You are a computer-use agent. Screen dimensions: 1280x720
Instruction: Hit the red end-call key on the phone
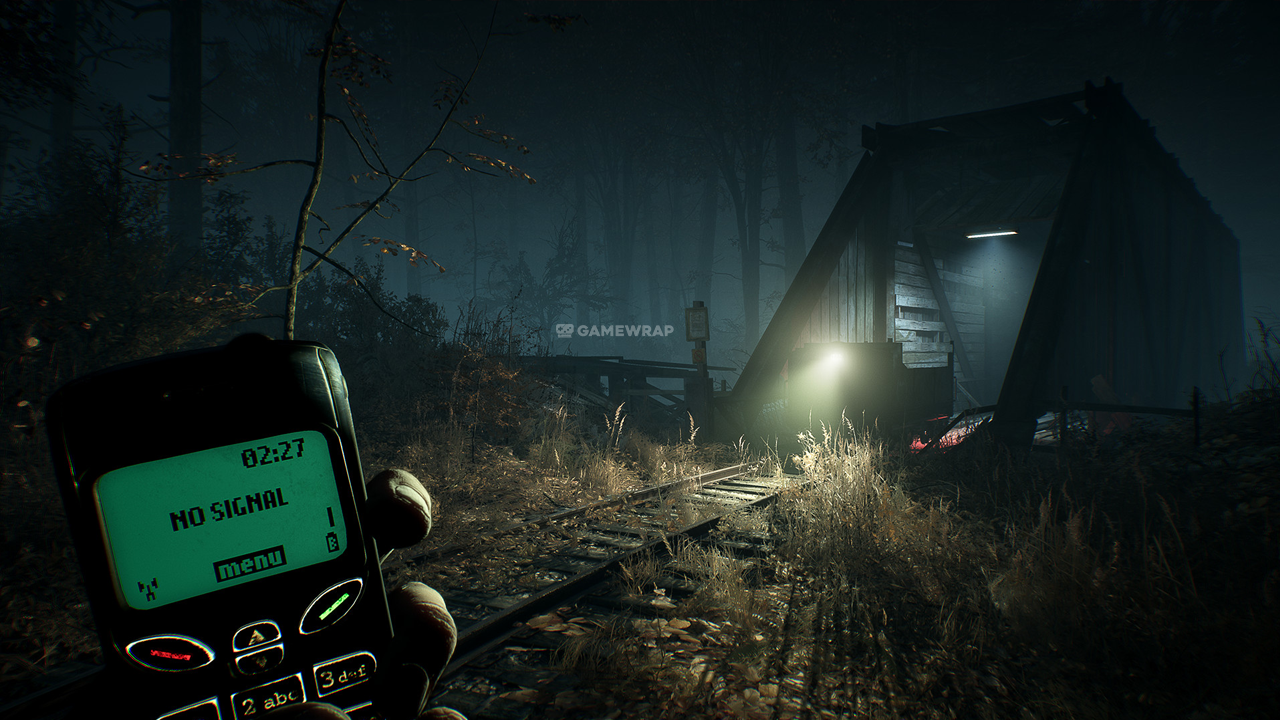tap(169, 653)
